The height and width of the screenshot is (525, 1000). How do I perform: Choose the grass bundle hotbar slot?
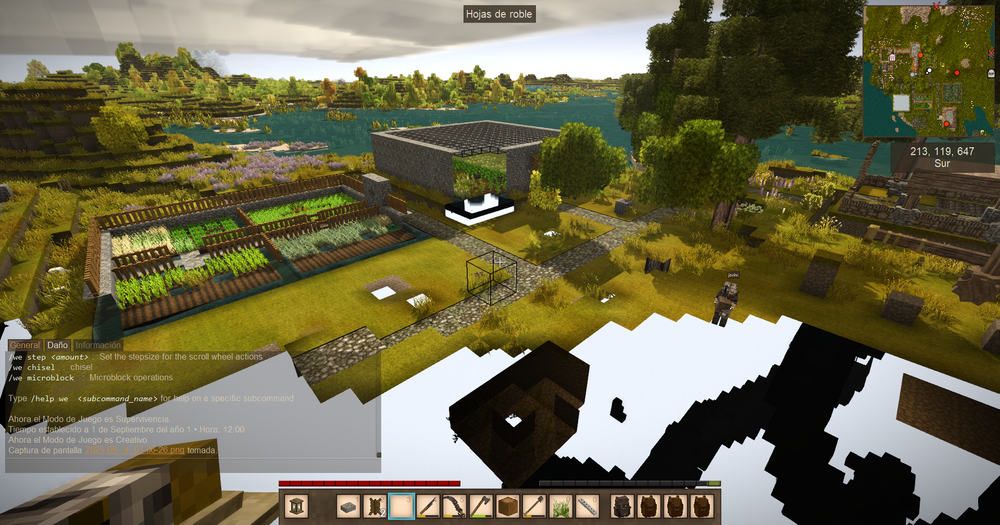click(x=561, y=506)
